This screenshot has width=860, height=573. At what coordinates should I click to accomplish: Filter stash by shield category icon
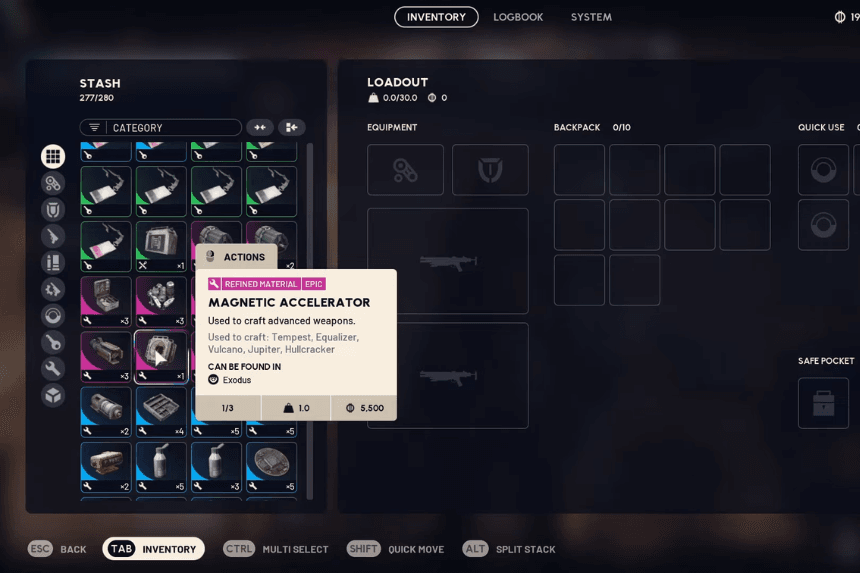coord(53,210)
